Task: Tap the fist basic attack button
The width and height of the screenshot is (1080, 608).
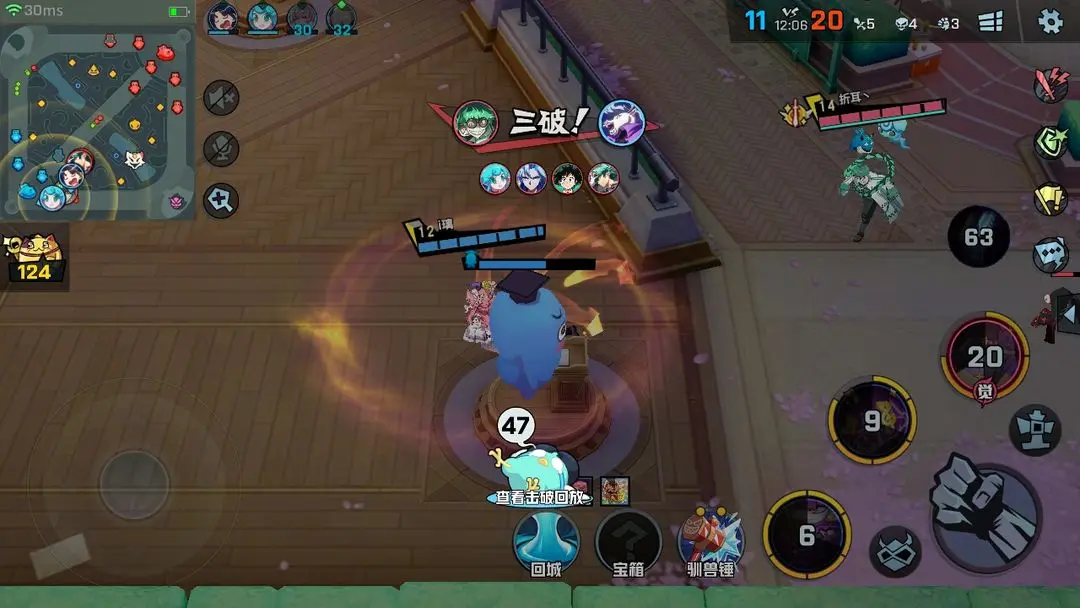Action: [984, 517]
